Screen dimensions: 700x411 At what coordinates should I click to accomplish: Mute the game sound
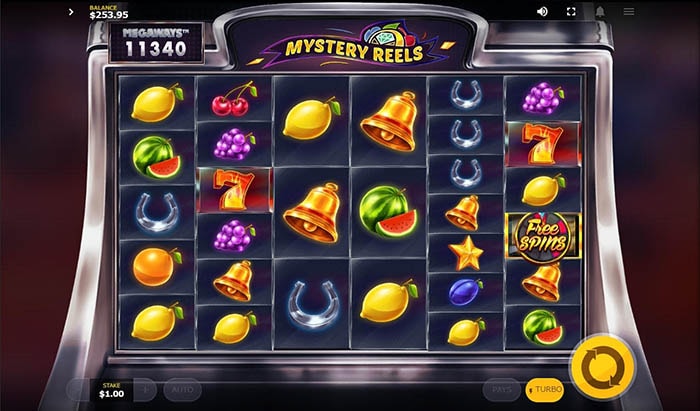pos(543,12)
